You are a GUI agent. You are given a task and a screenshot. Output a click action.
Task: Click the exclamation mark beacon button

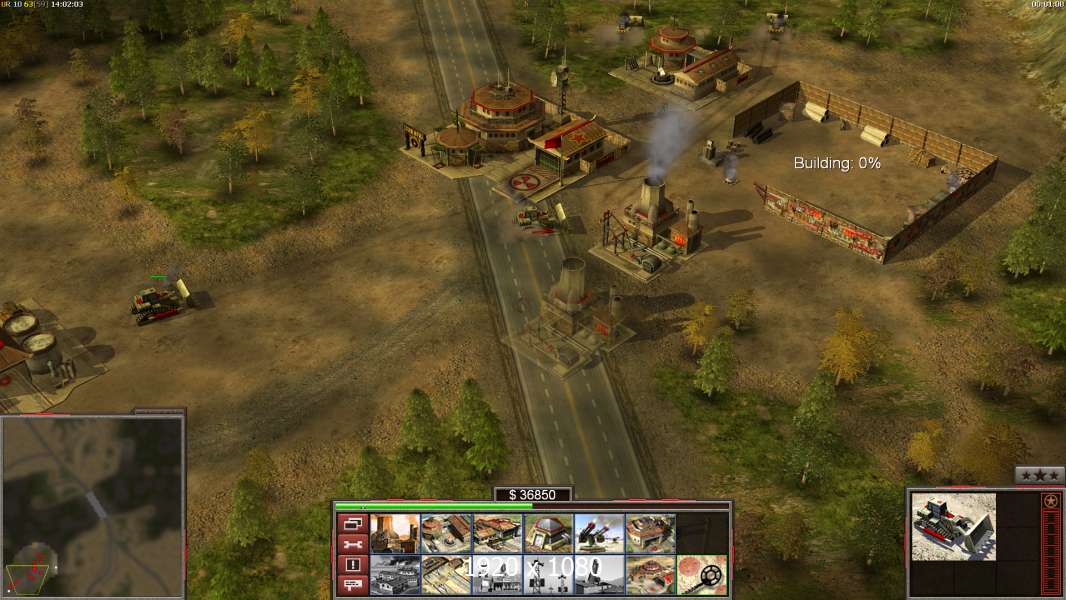tap(351, 565)
